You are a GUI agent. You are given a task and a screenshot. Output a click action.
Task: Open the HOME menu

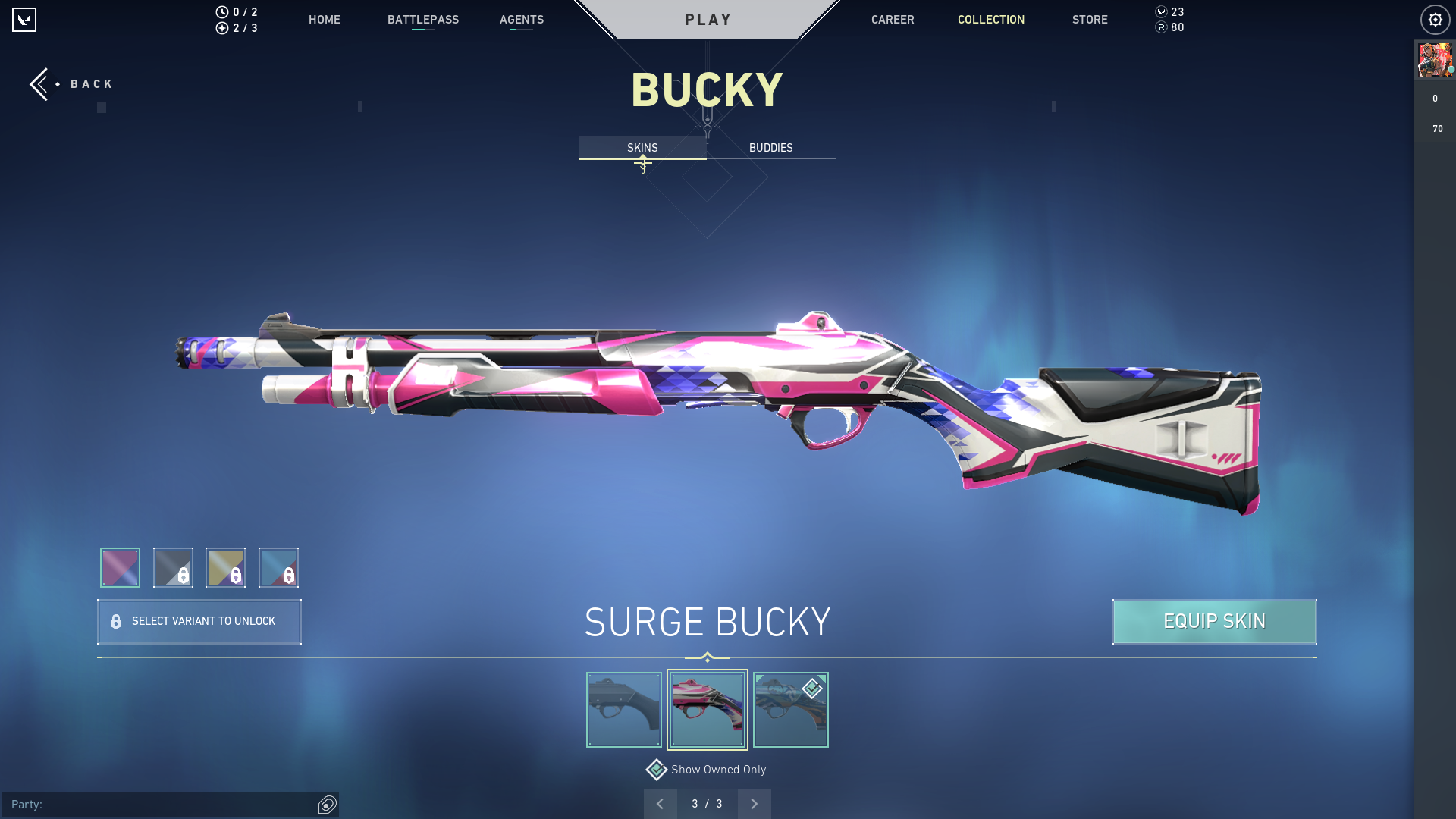tap(324, 20)
